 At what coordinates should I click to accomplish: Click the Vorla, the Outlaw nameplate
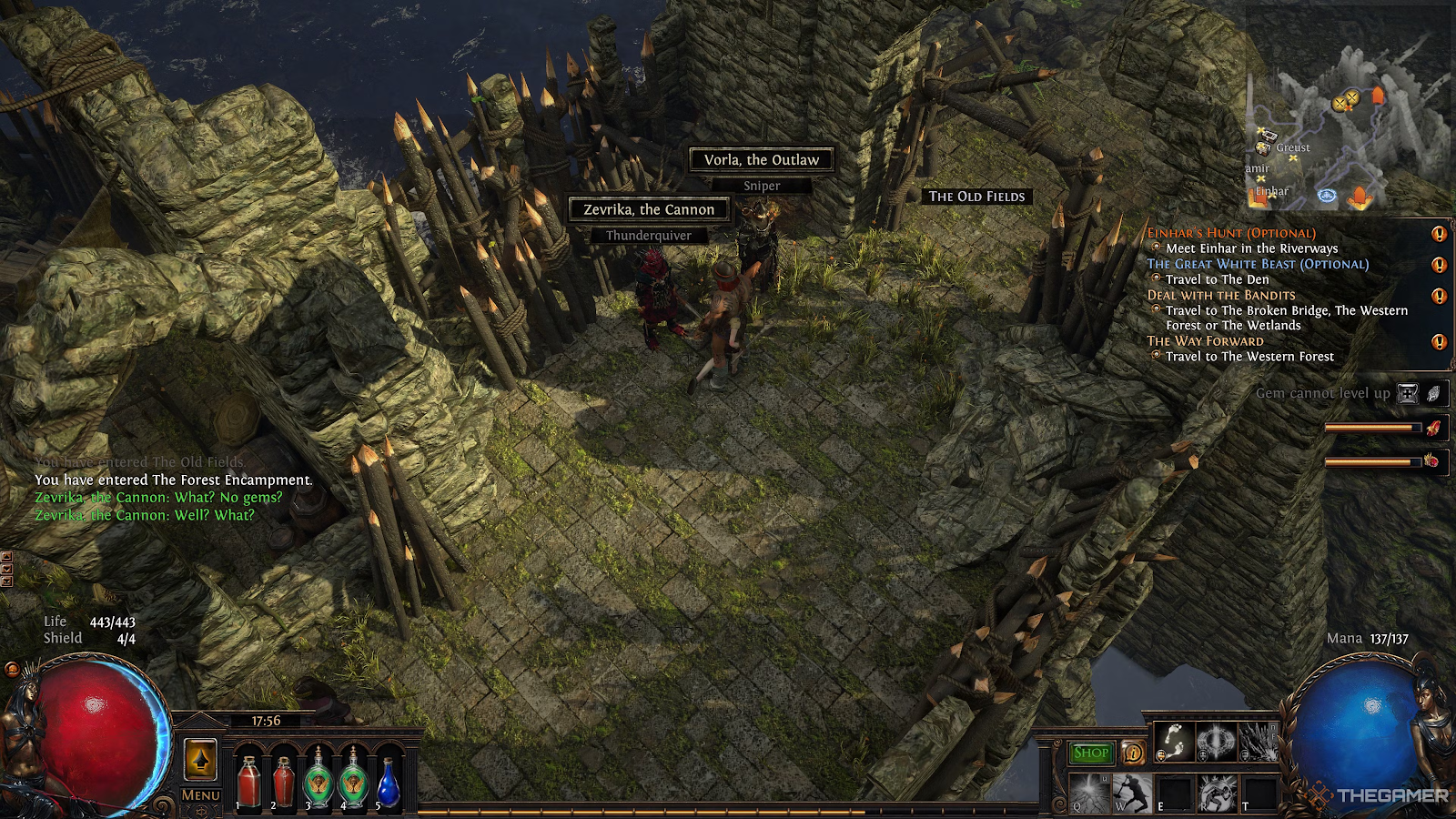pyautogui.click(x=762, y=159)
